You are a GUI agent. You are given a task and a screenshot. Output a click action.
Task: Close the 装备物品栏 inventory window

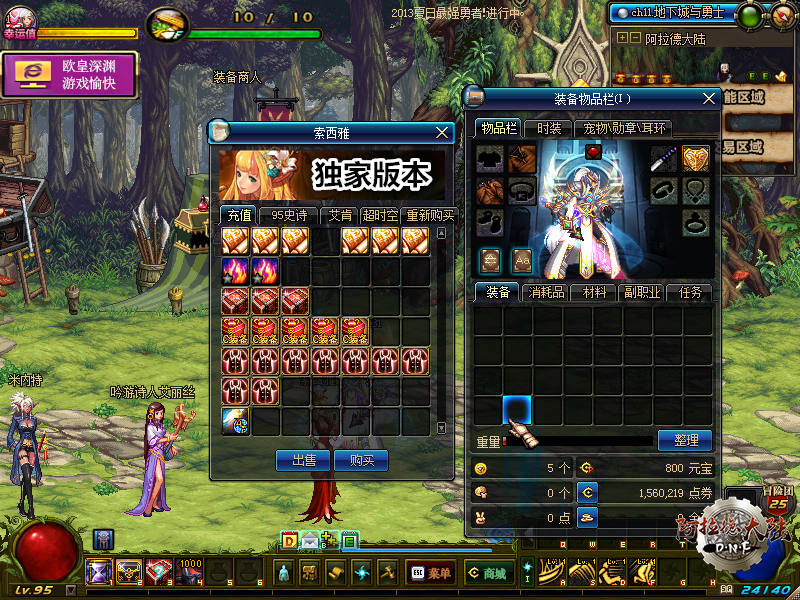pyautogui.click(x=709, y=98)
